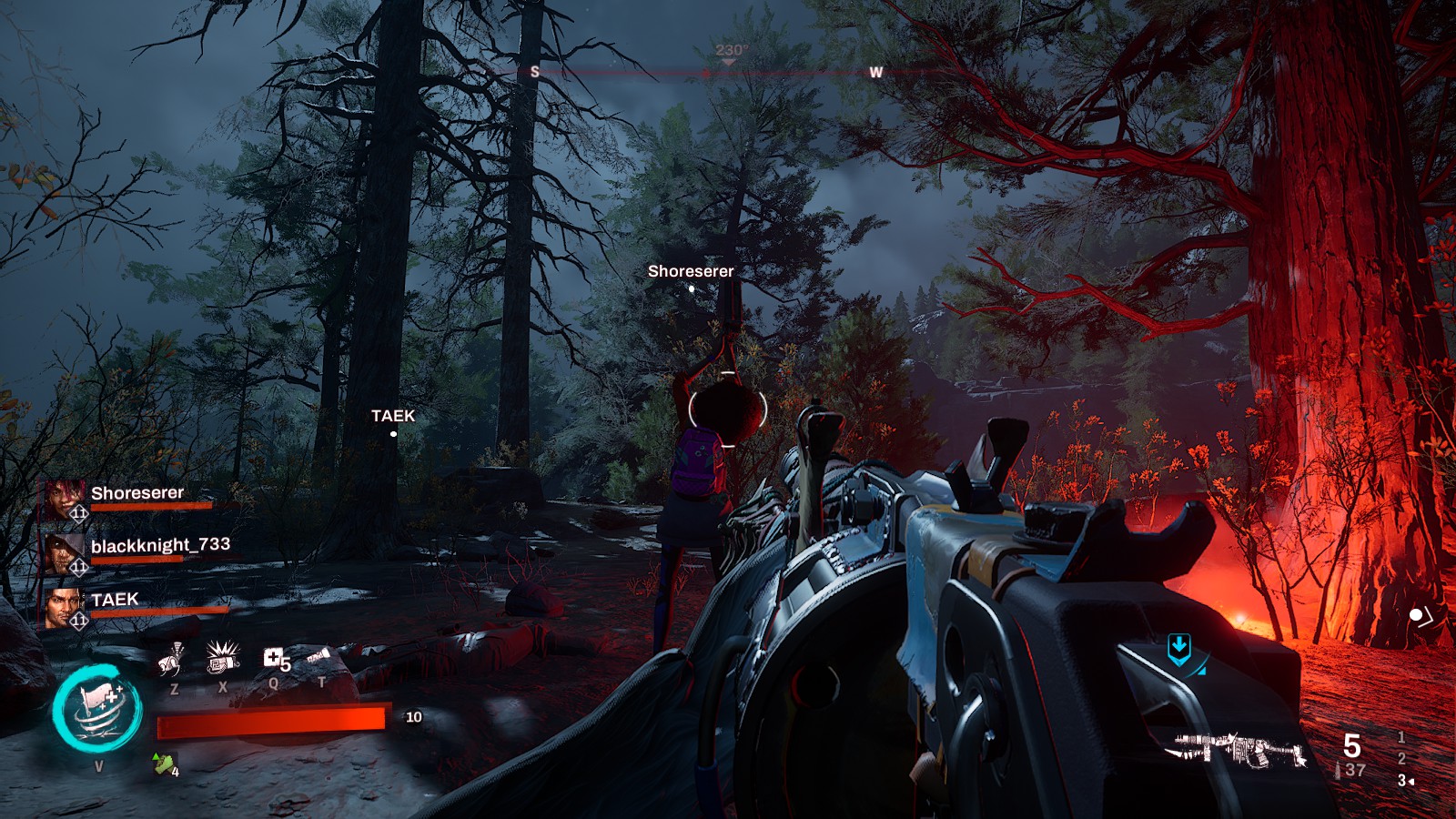Viewport: 1456px width, 819px height.
Task: Choose weapon slot 3
Action: coord(1403,780)
